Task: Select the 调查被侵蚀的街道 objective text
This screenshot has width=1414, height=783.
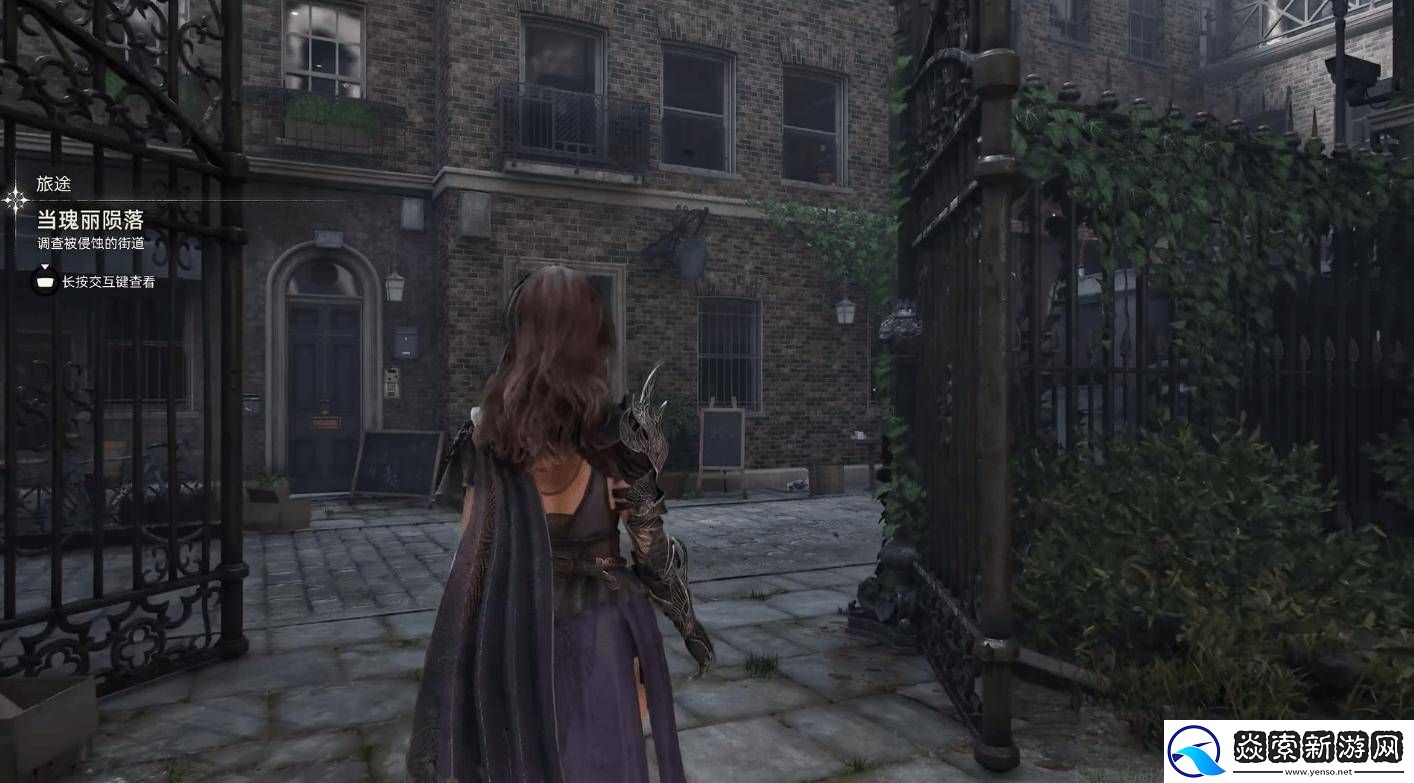Action: pyautogui.click(x=90, y=244)
